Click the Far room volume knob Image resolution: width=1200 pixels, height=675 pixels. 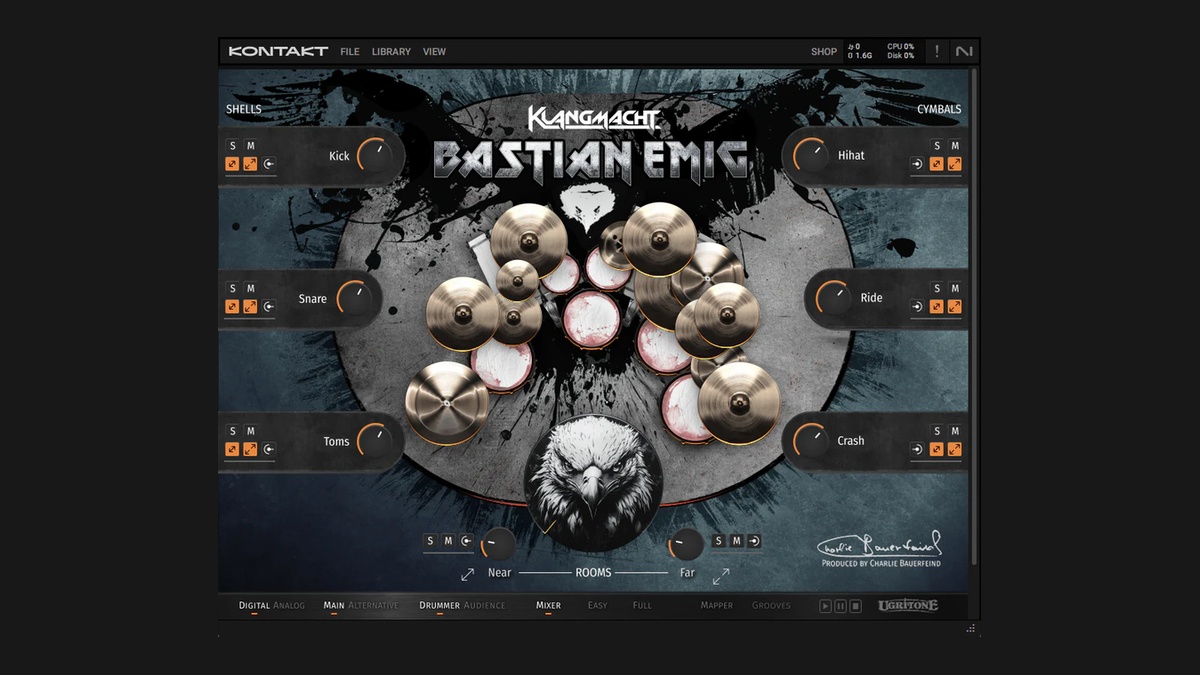686,544
